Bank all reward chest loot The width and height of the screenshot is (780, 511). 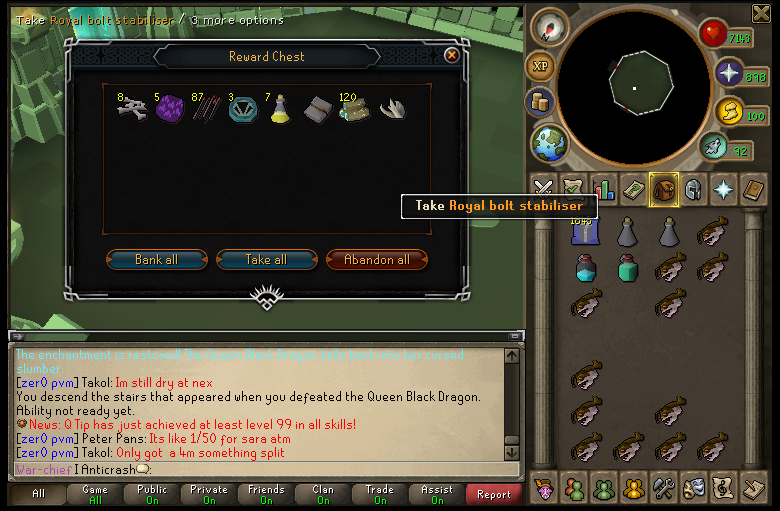(157, 260)
